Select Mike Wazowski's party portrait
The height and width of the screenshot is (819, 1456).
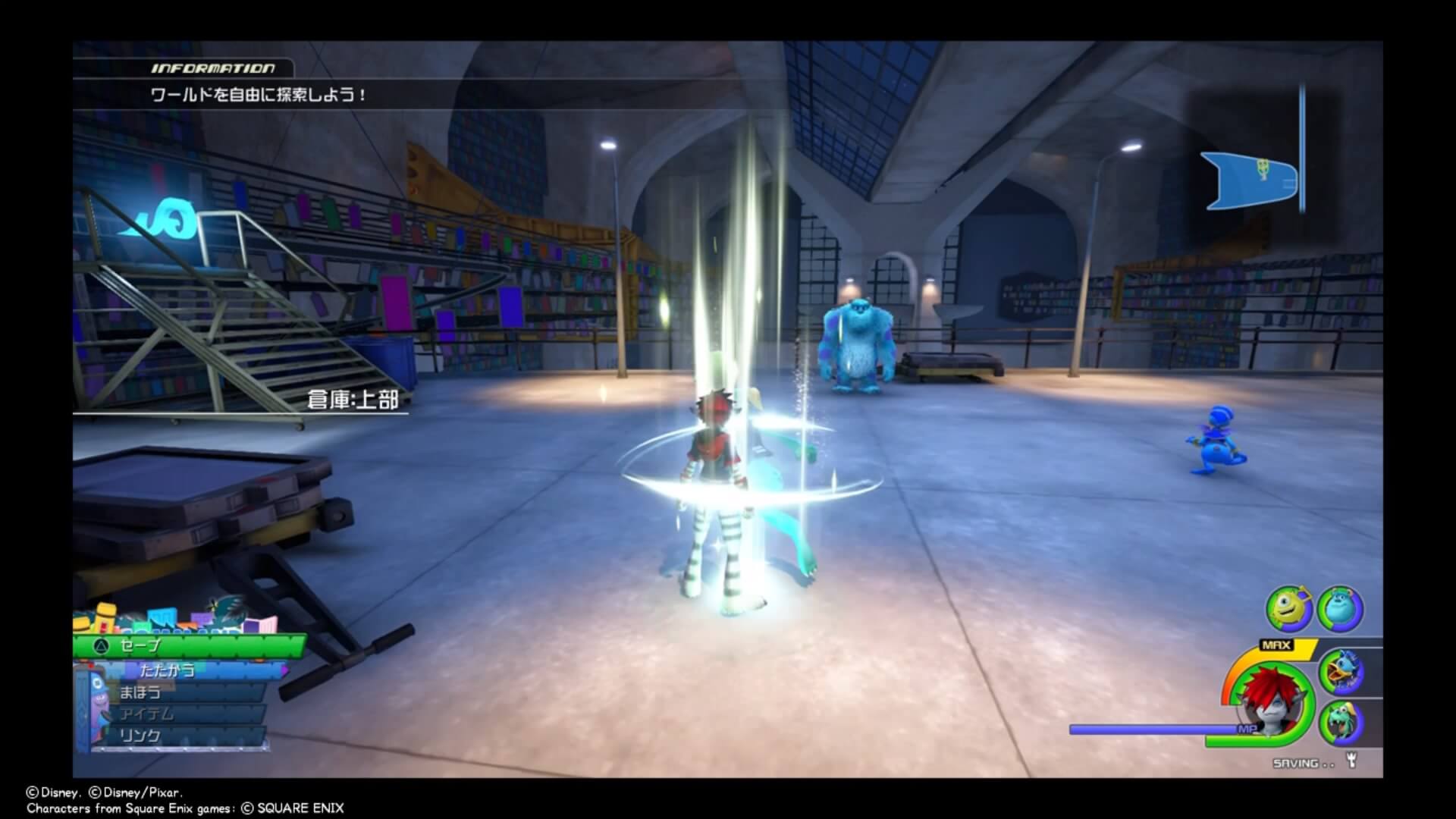click(1288, 609)
